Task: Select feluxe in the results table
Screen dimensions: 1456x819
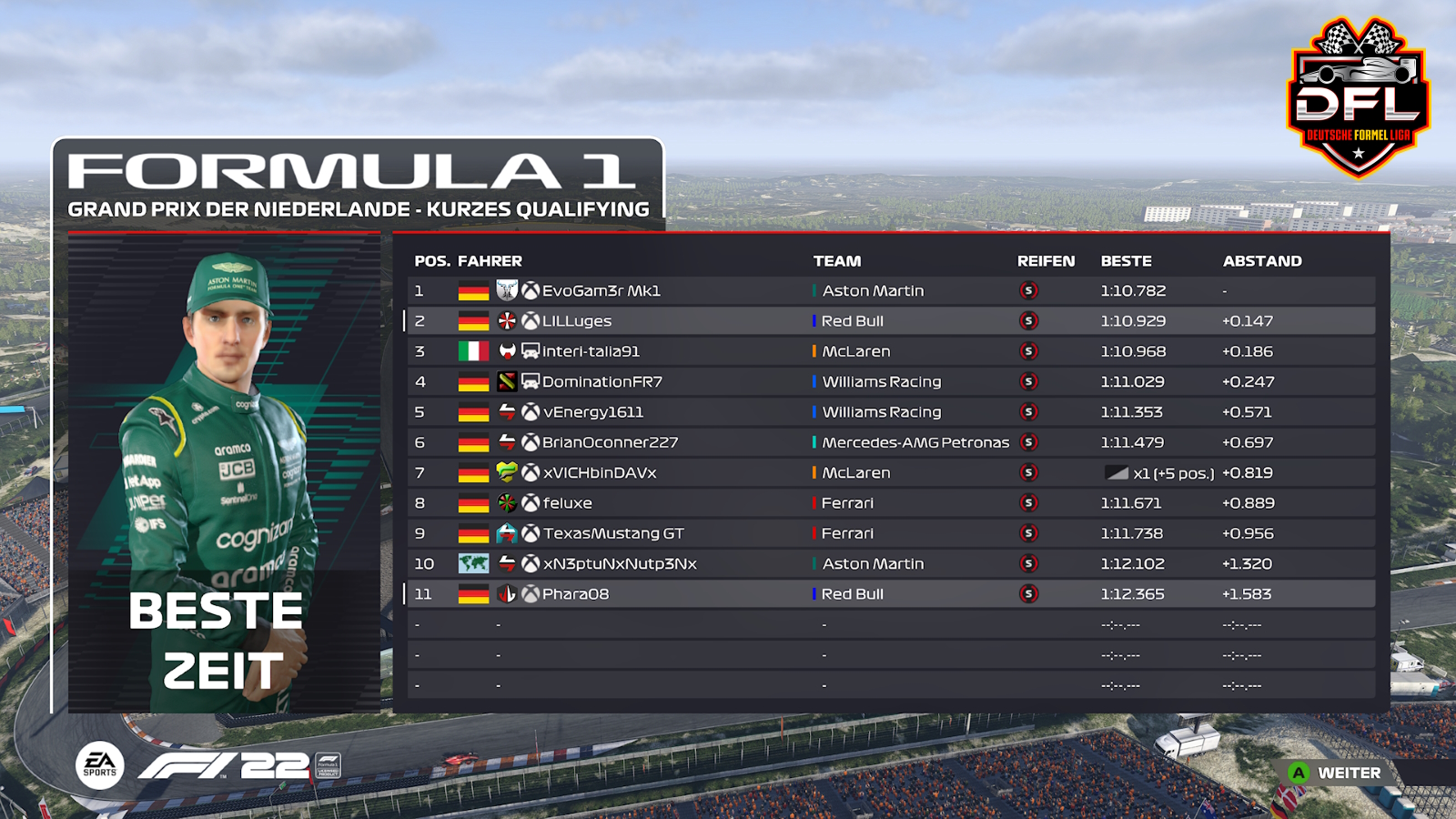Action: pyautogui.click(x=567, y=503)
